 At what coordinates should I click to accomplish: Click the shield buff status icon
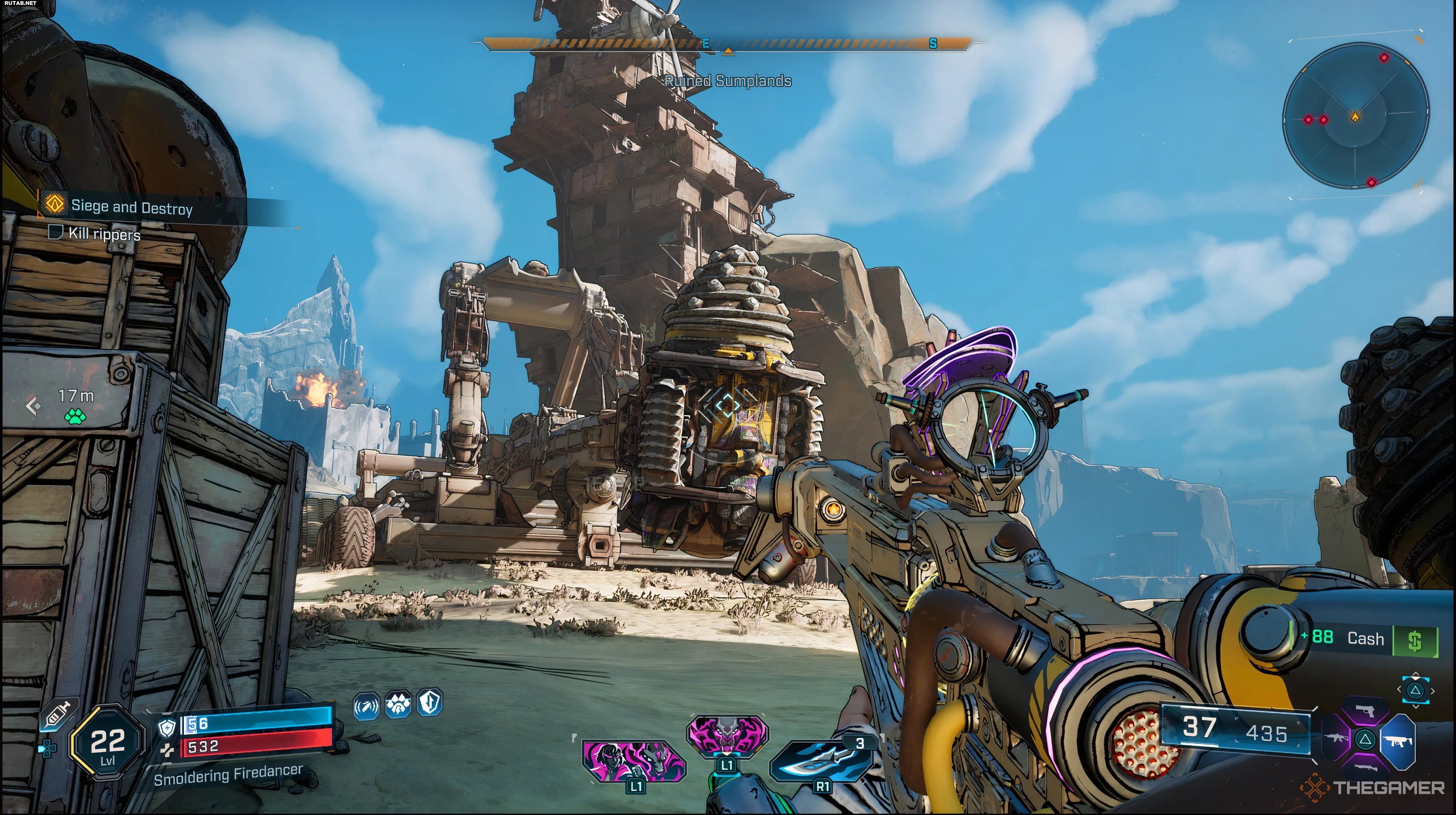(x=430, y=702)
